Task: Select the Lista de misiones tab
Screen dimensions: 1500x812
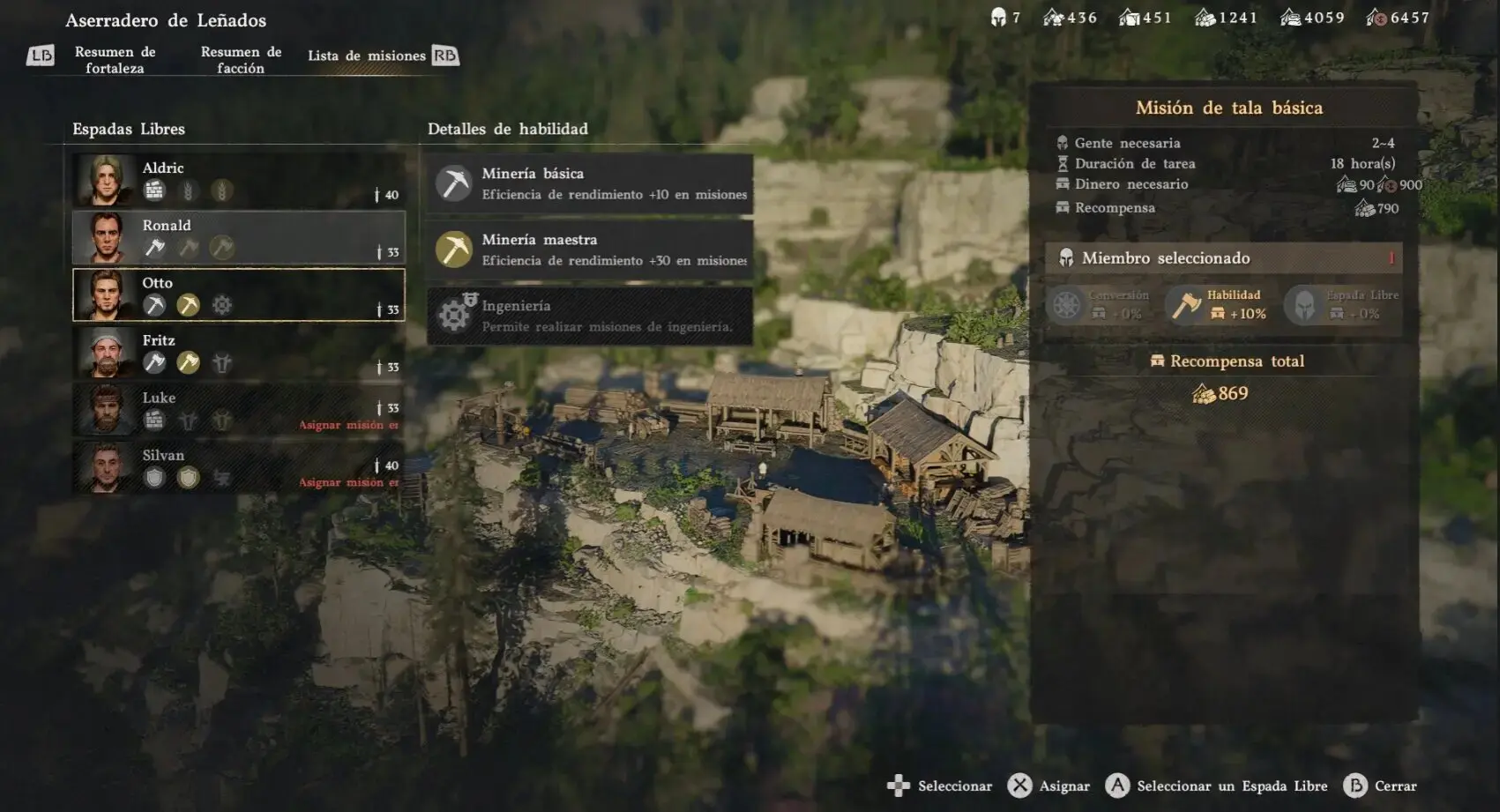Action: click(x=366, y=56)
